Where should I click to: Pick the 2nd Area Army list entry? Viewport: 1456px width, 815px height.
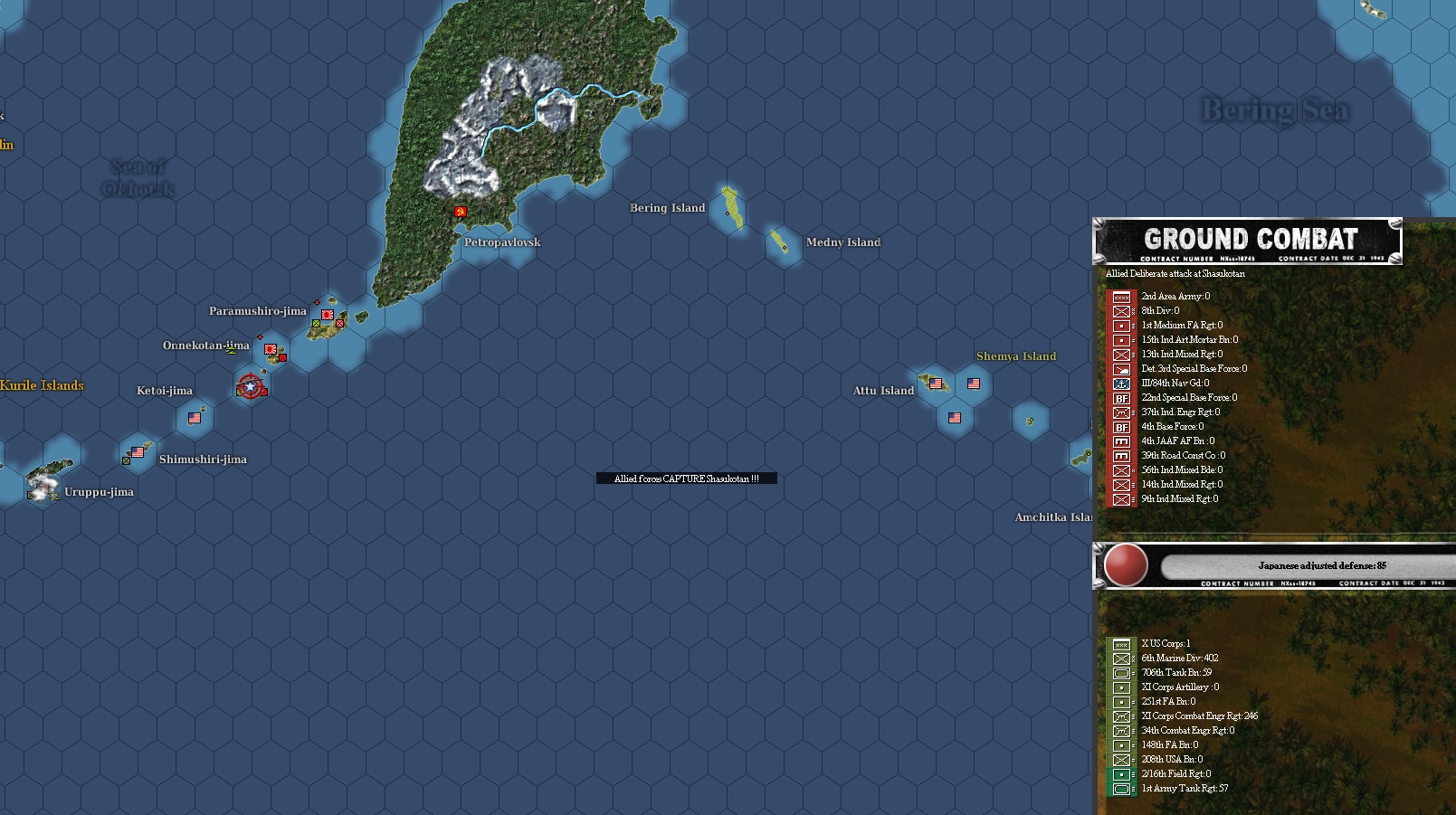click(1175, 297)
